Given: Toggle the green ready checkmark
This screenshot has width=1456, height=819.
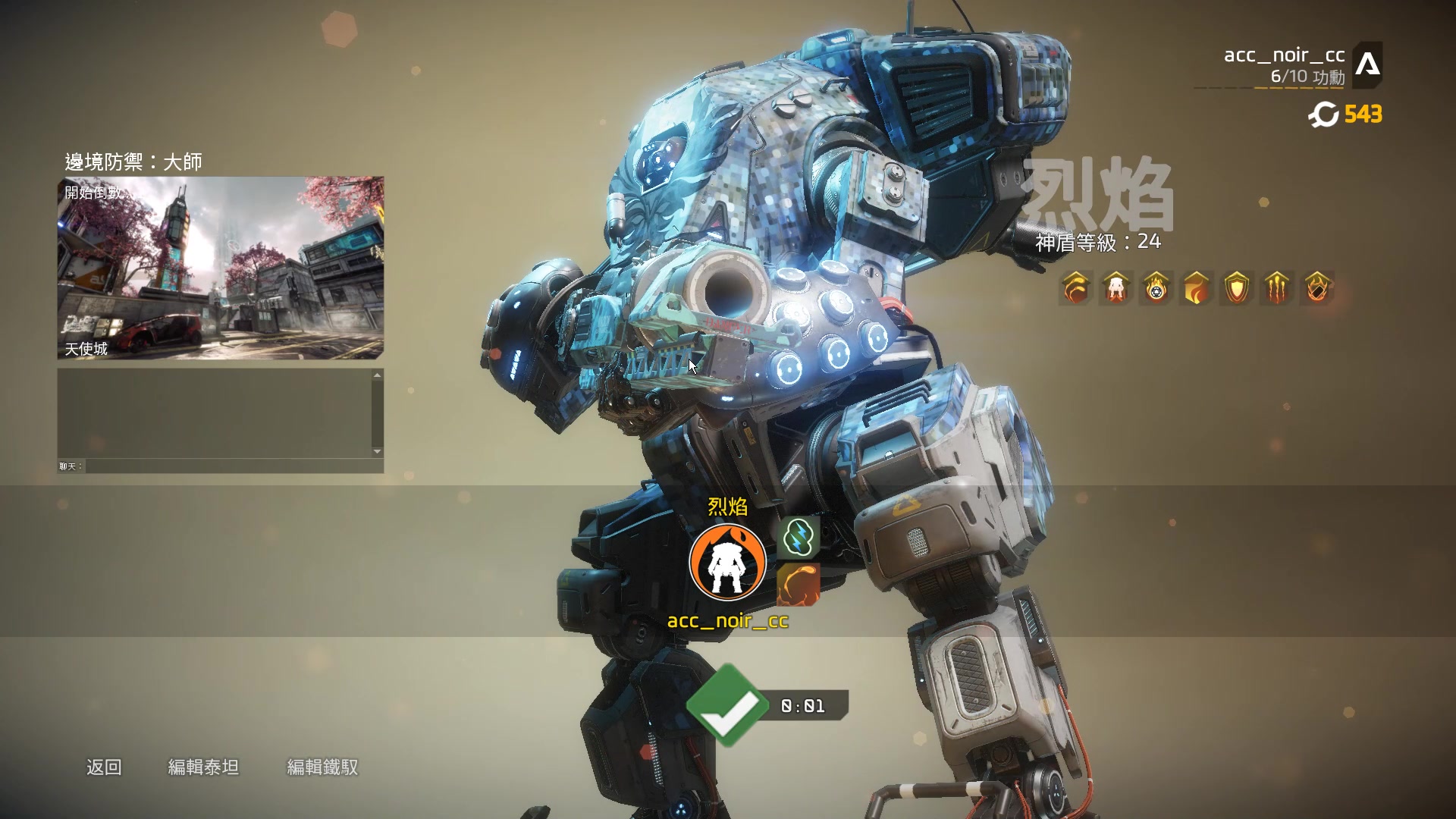Looking at the screenshot, I should (726, 705).
